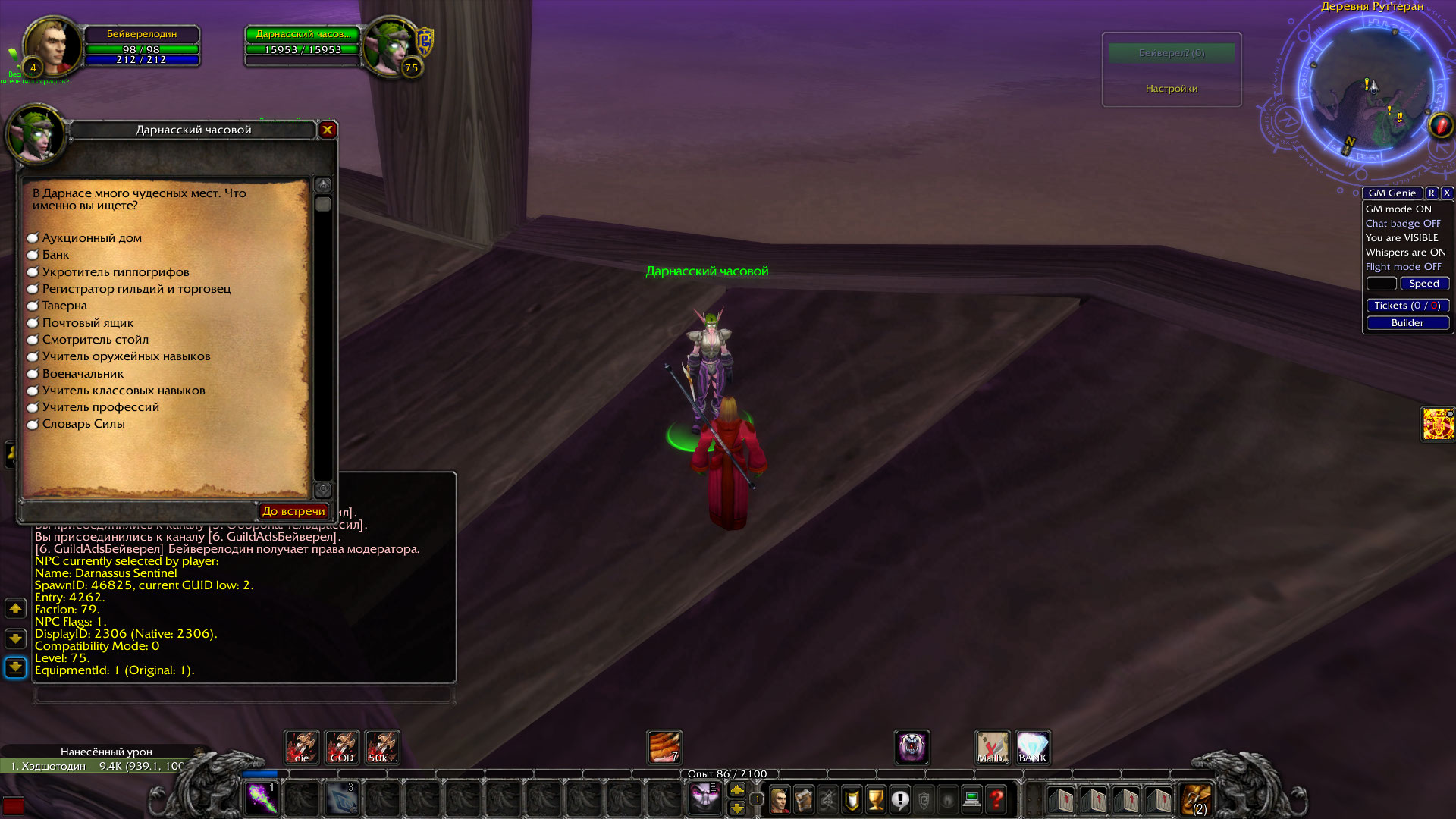1456x819 pixels.
Task: Click the До встречи goodbye button
Action: 293,510
